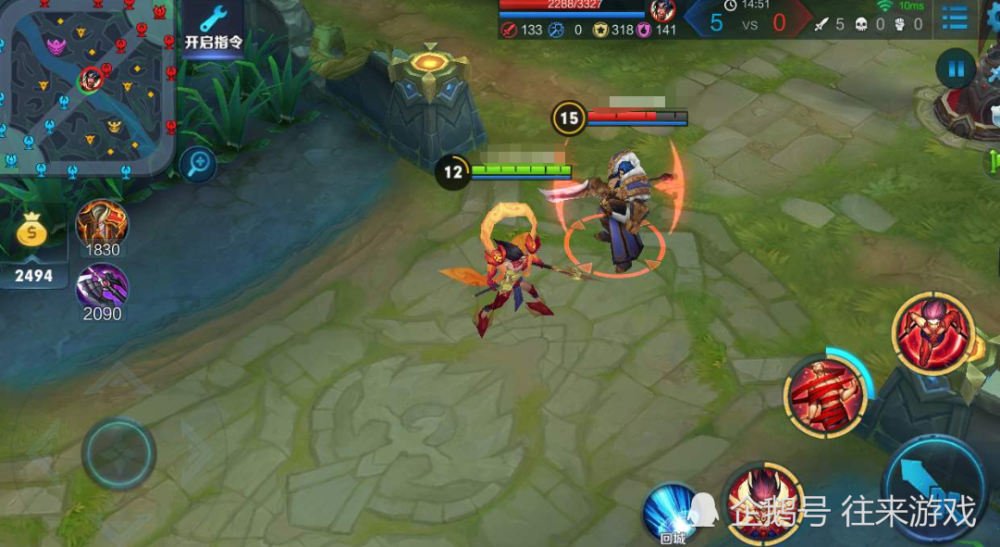The width and height of the screenshot is (1000, 547).
Task: Show the 5 vs 0 team scoreboard
Action: point(748,22)
